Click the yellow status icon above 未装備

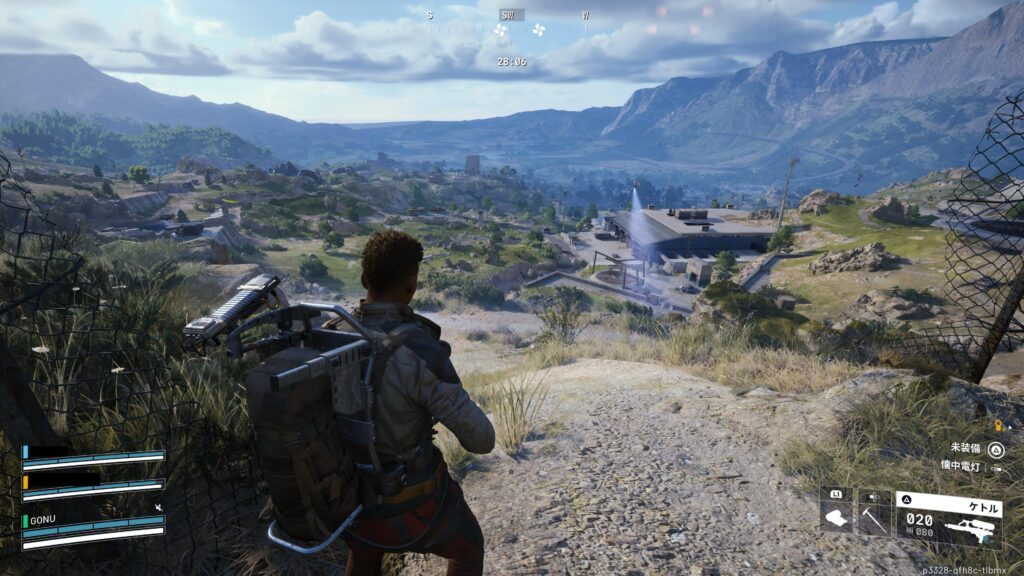click(996, 426)
